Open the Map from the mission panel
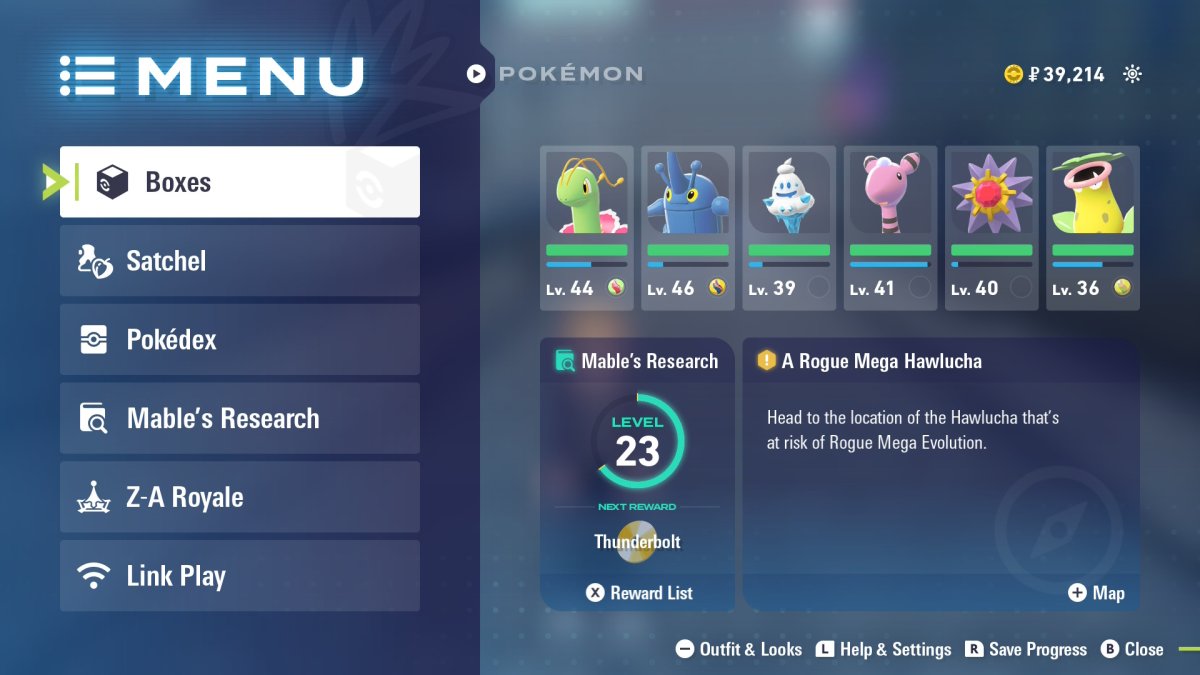The height and width of the screenshot is (675, 1200). click(1097, 593)
